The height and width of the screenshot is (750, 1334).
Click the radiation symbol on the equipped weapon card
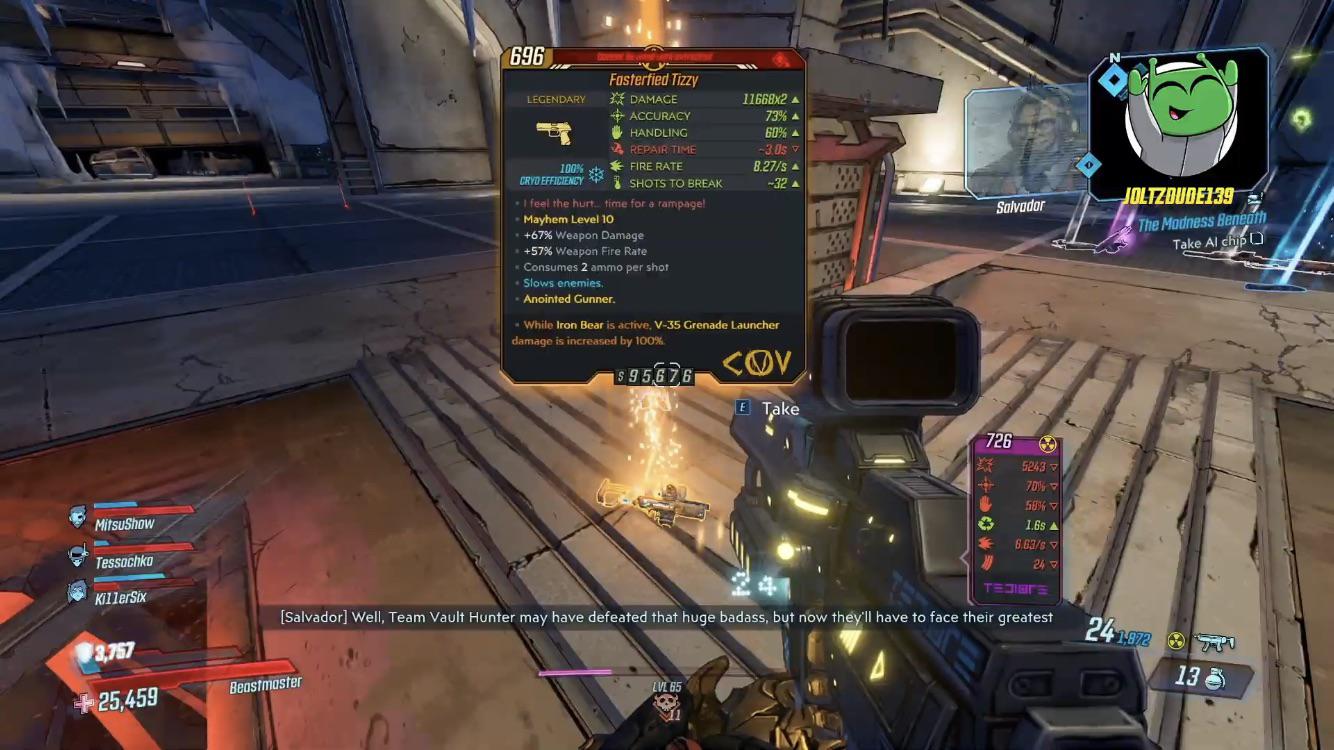coord(1046,444)
